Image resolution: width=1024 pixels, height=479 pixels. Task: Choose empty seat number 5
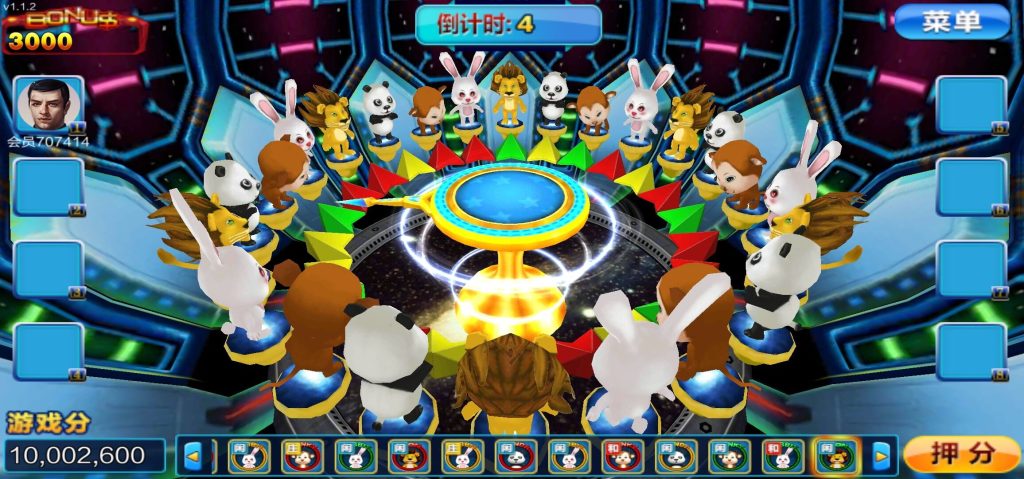coord(971,104)
